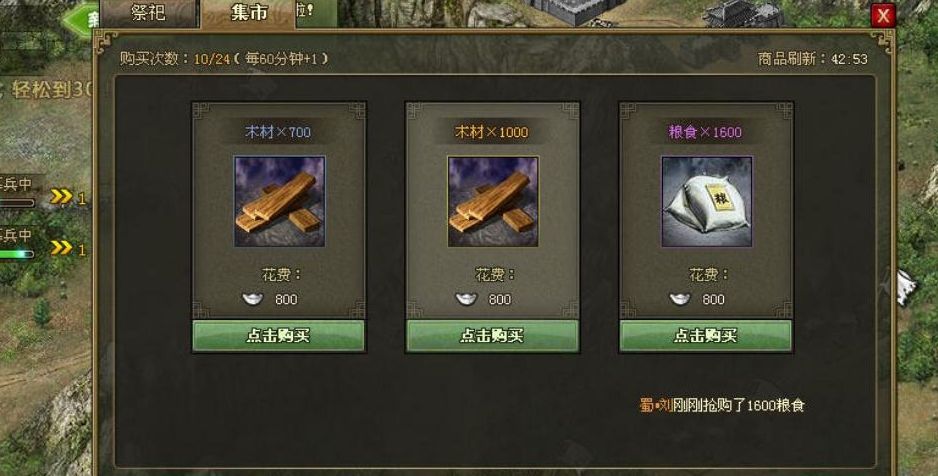938x476 pixels.
Task: Select the 木材×1000 wood planks icon
Action: [493, 201]
